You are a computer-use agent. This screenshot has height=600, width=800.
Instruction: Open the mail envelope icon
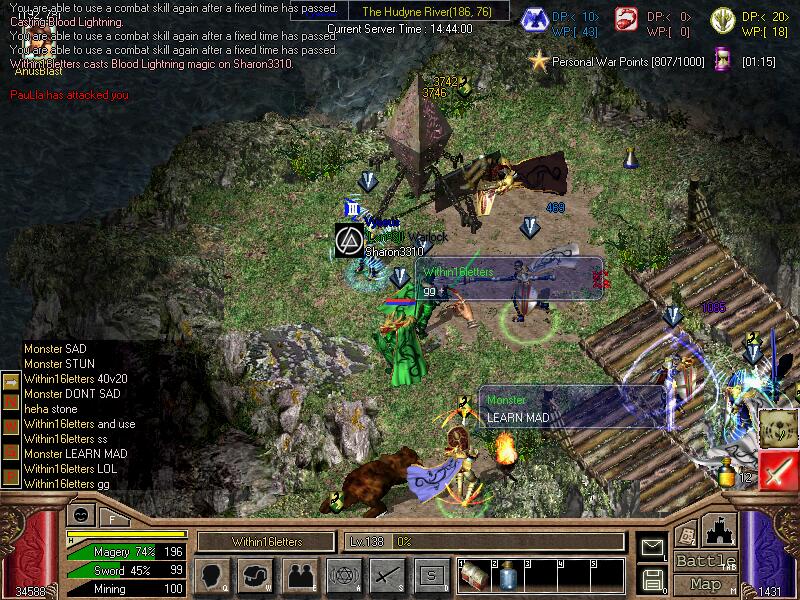pos(653,547)
